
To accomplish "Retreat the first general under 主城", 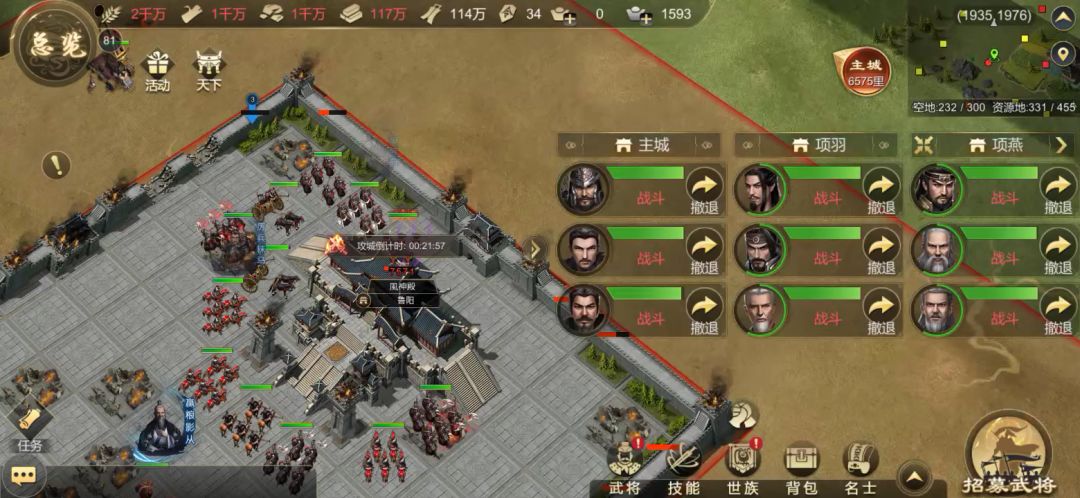I will click(x=704, y=190).
